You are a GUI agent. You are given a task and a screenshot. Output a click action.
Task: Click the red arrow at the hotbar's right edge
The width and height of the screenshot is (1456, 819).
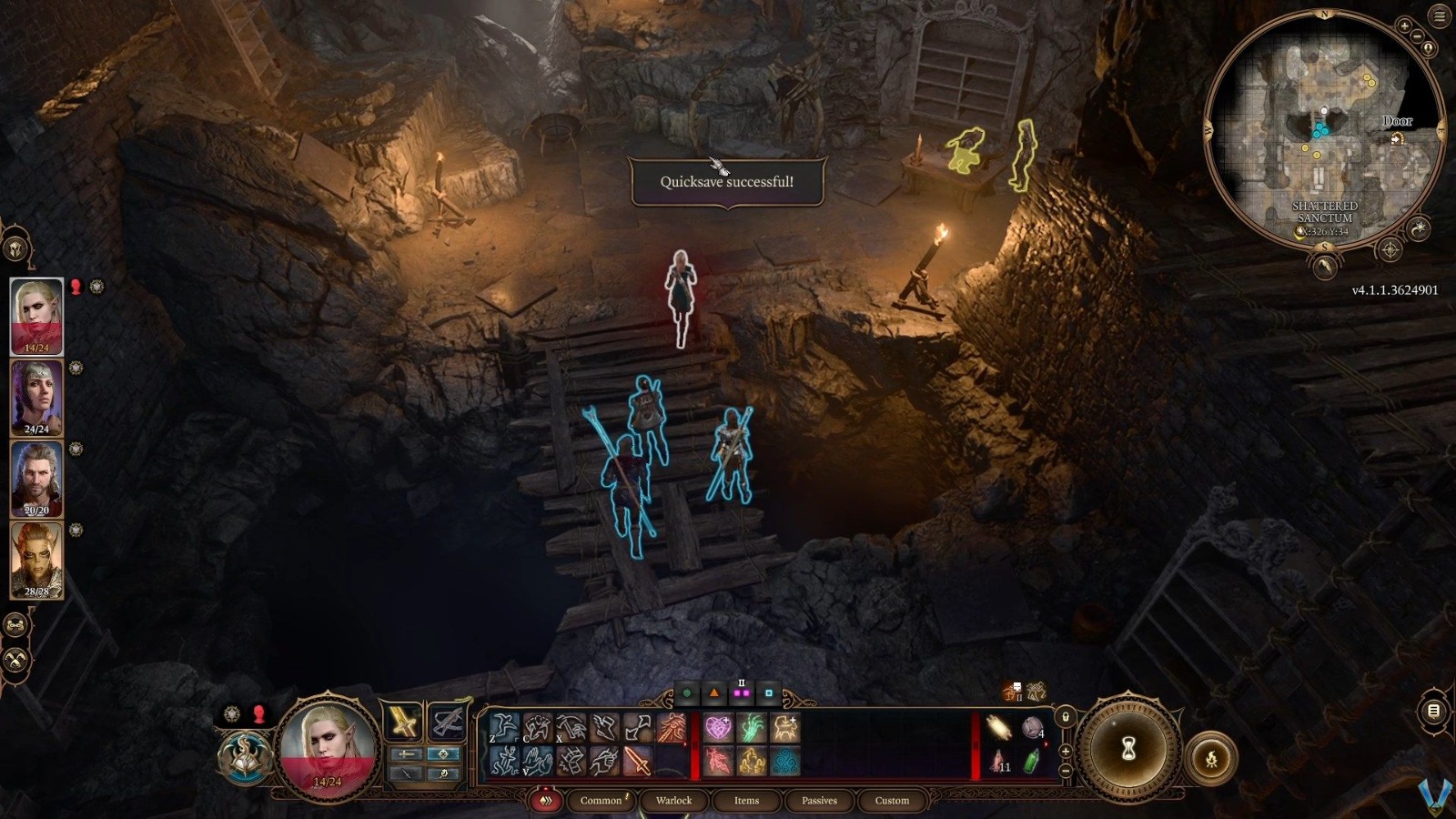tap(1046, 743)
